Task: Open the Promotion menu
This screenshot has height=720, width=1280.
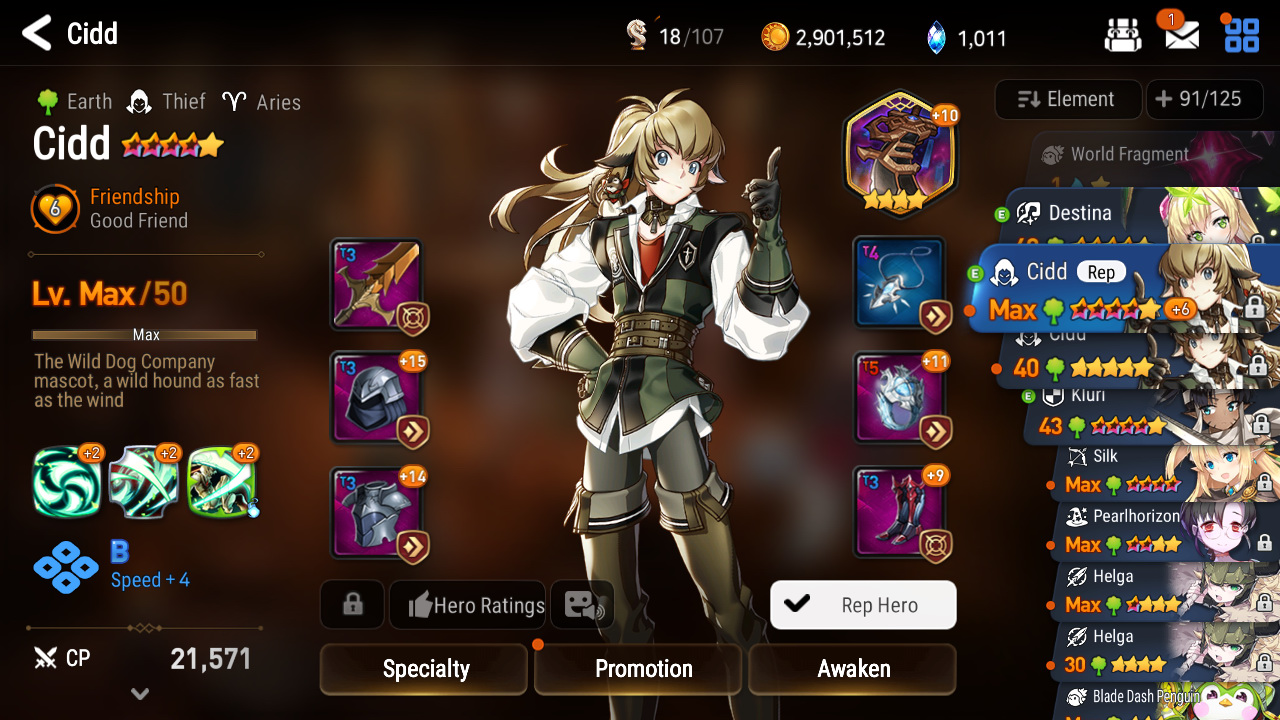Action: pos(642,669)
